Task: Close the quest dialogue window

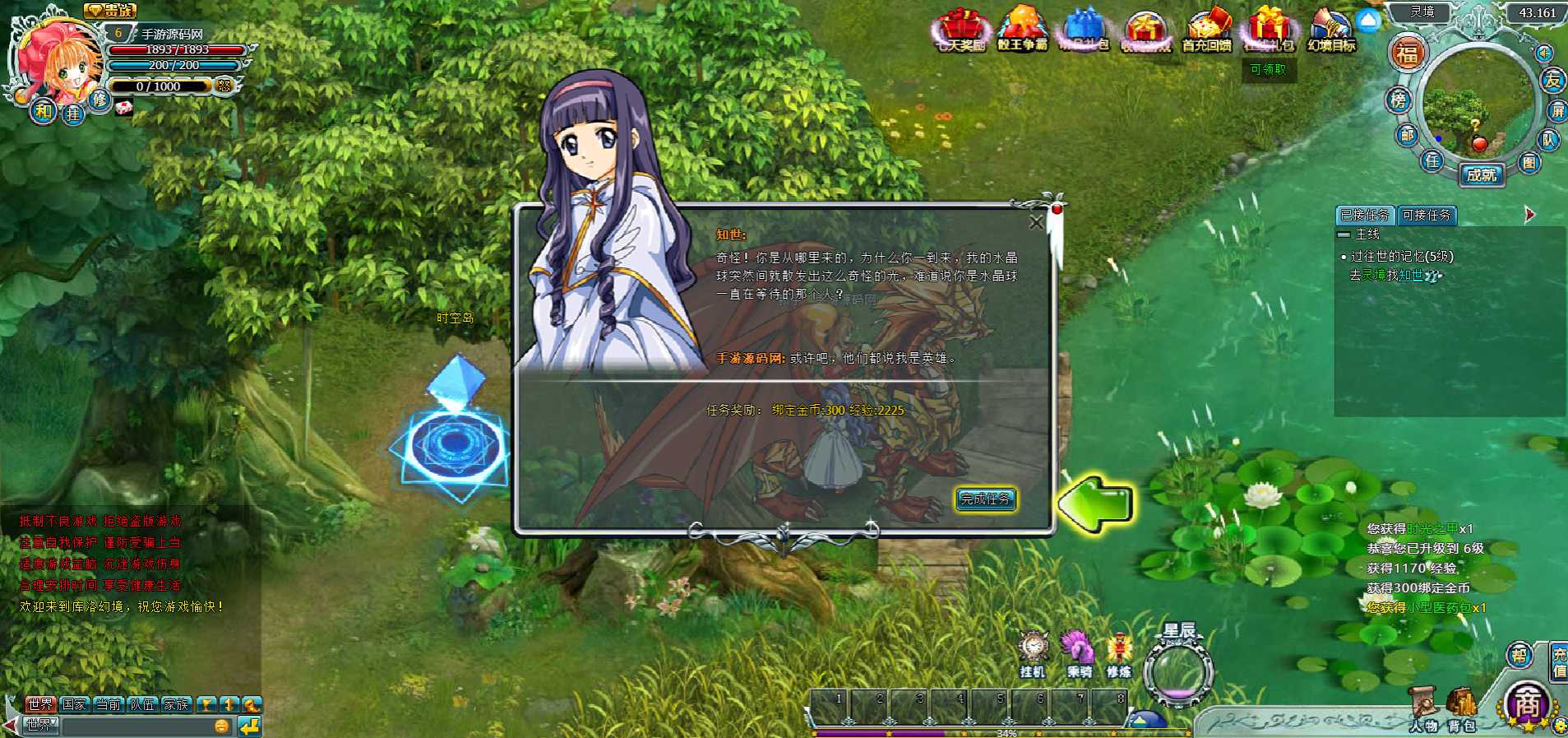Action: tap(1036, 222)
